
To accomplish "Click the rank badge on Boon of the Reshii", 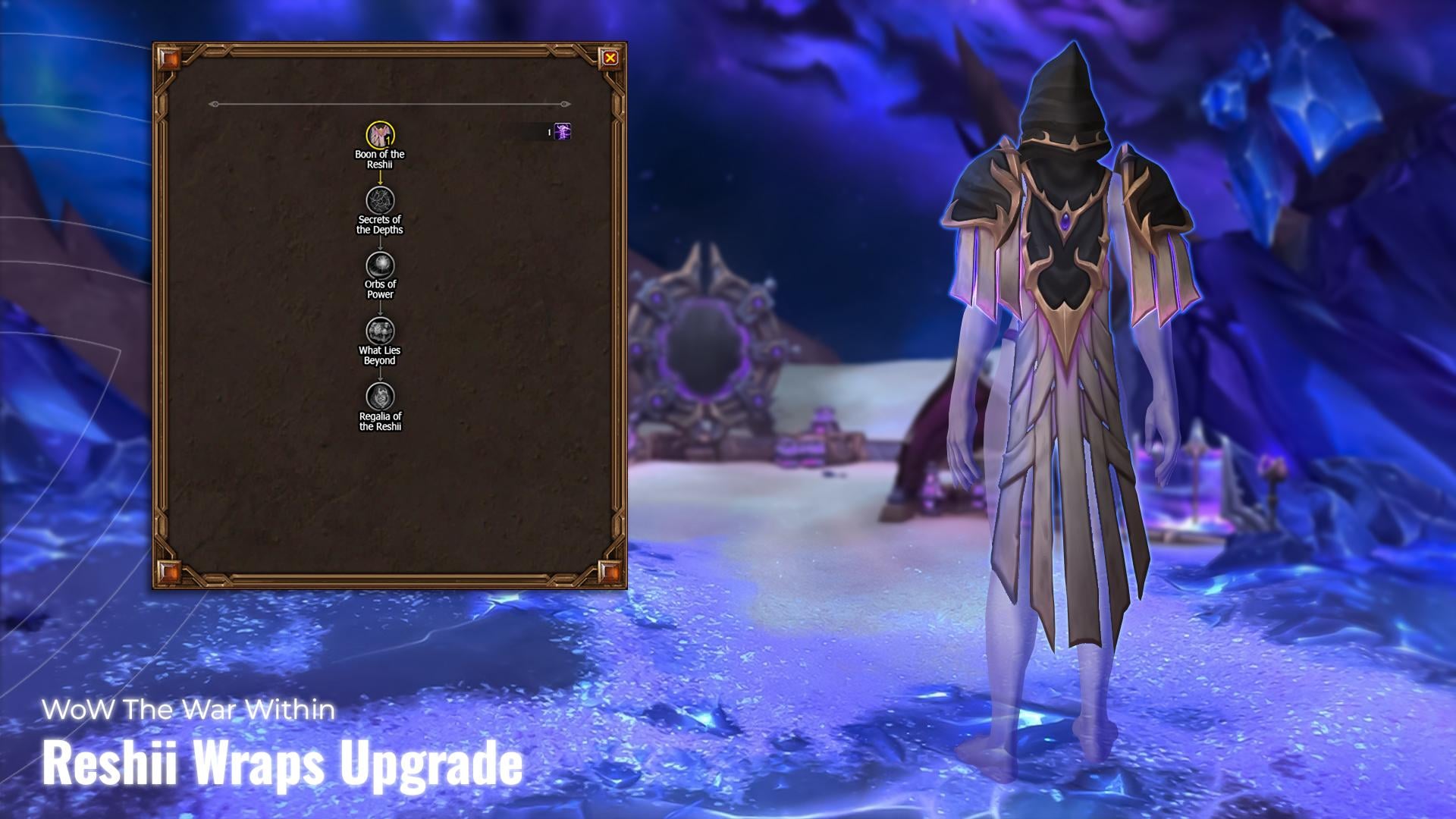I will tap(388, 141).
